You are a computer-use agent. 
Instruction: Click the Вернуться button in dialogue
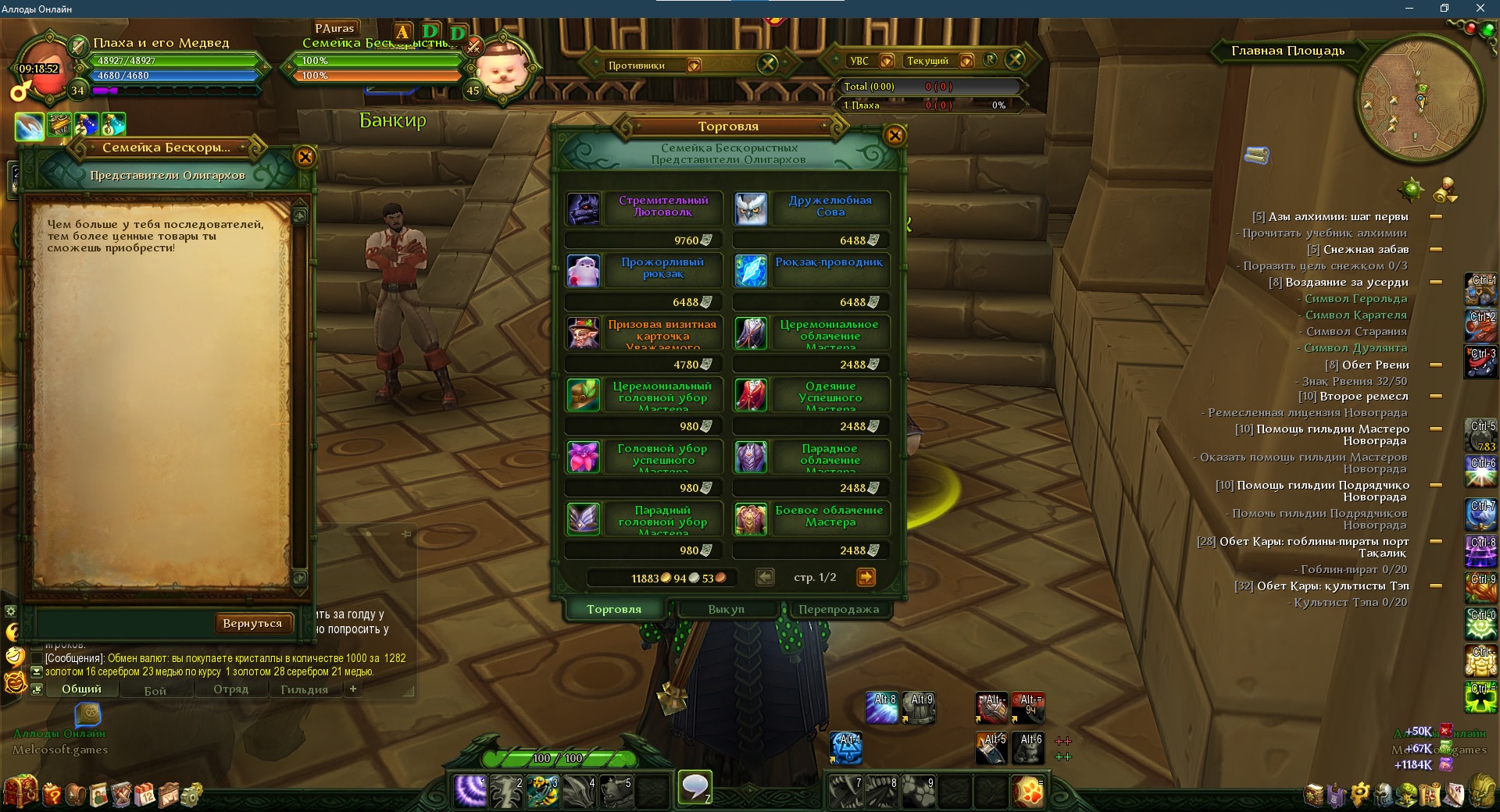click(252, 623)
